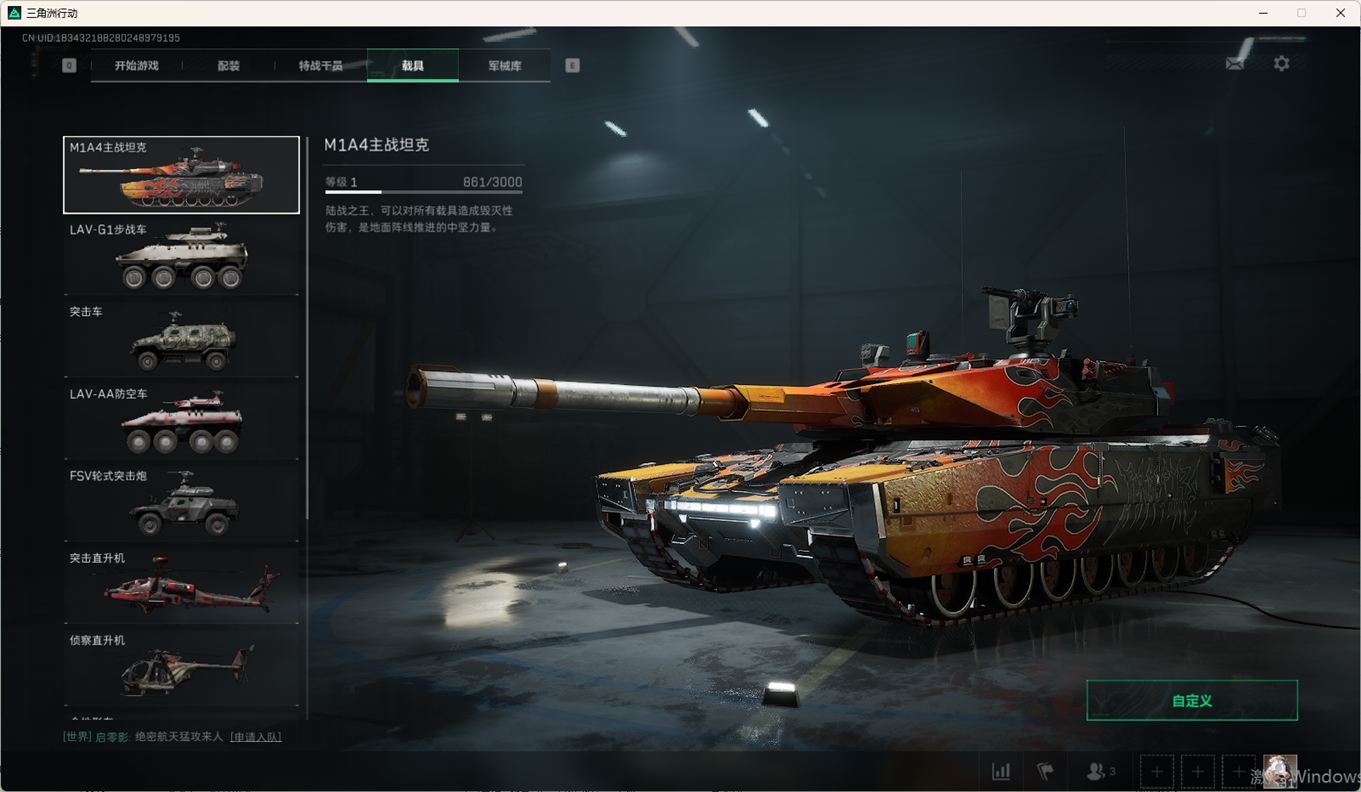
Task: Select the LAV-AA防空车 entry
Action: [181, 421]
